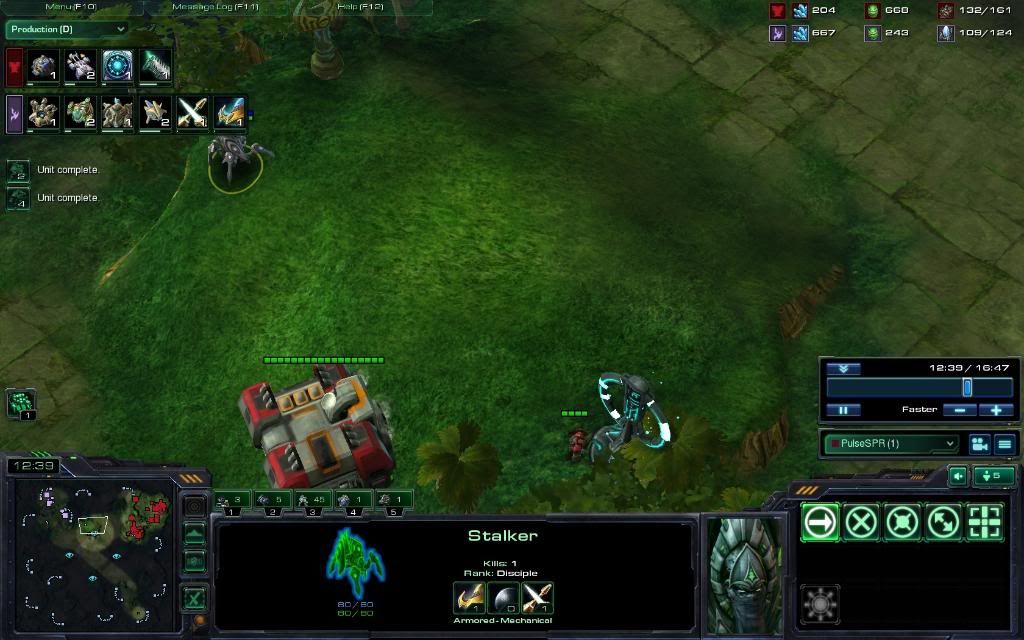Screen dimensions: 1024x640
Task: Decrease replay speed with the minus button
Action: pos(960,410)
